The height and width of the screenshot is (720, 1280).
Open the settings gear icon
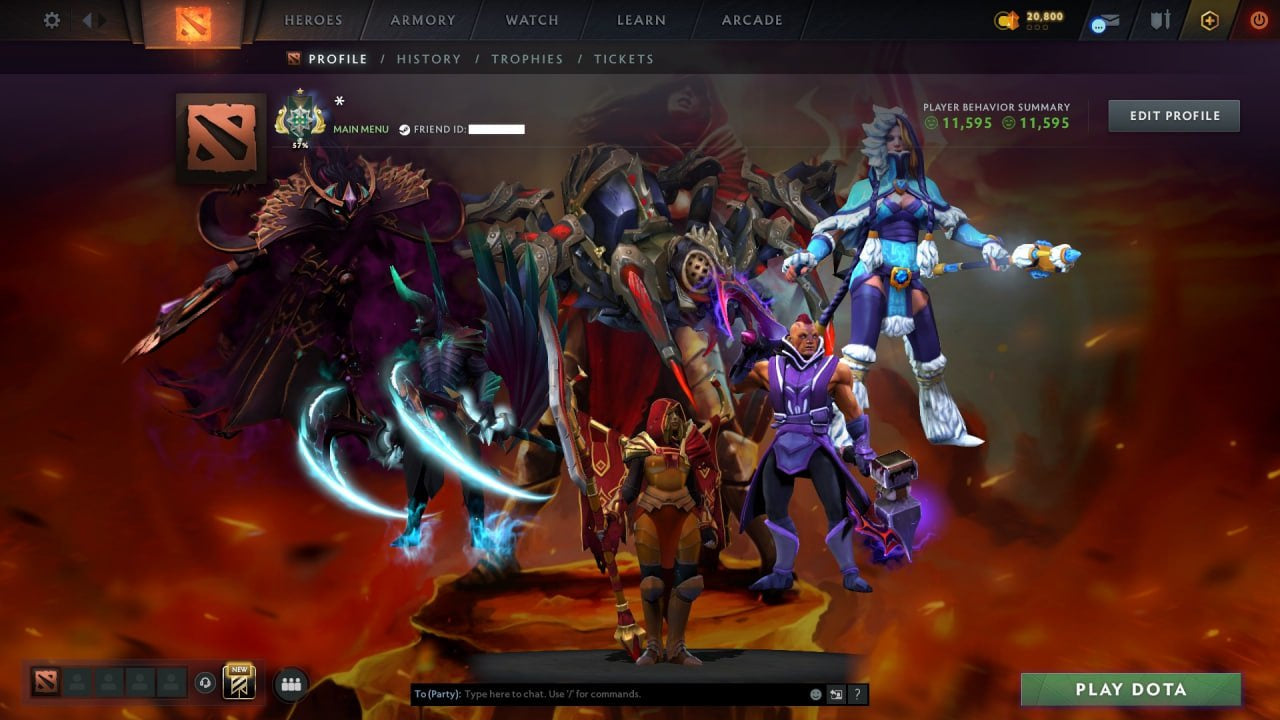click(51, 19)
